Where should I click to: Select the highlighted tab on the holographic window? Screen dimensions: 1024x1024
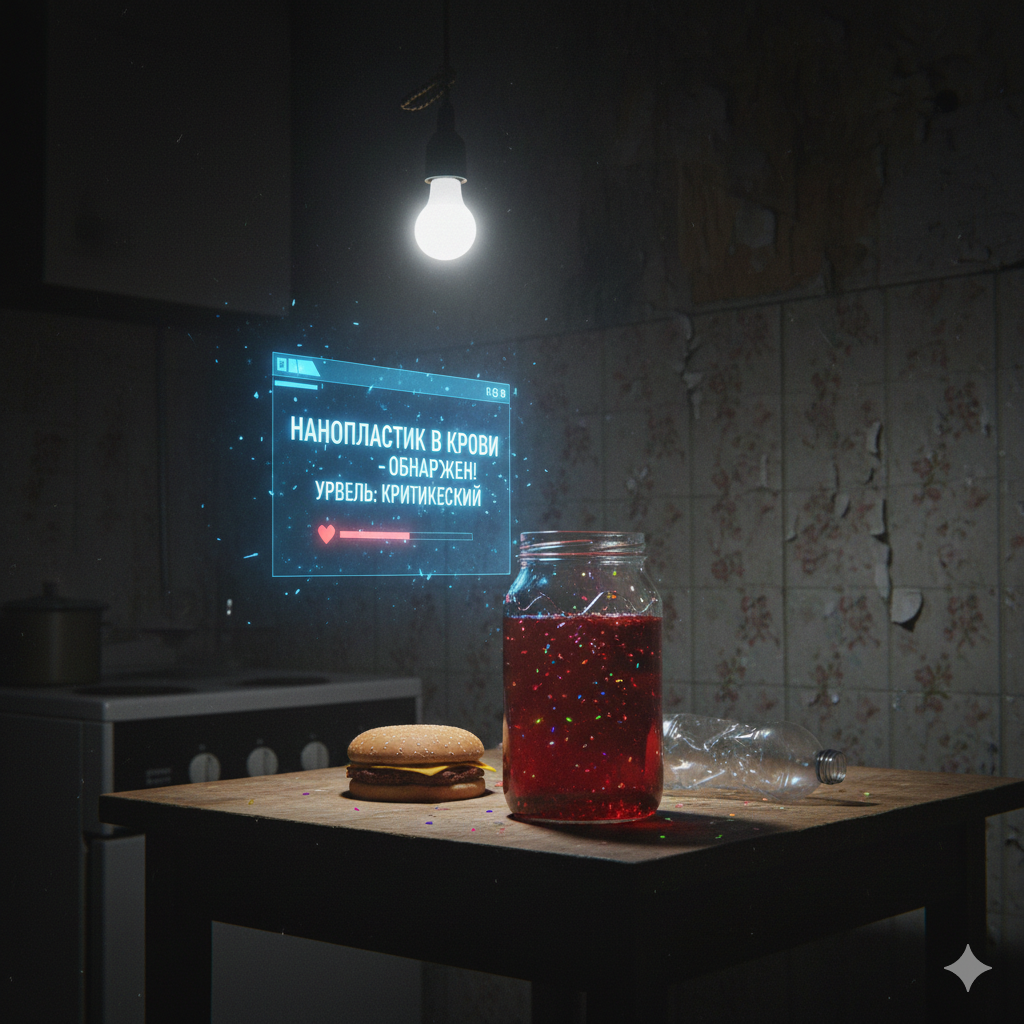[x=303, y=367]
